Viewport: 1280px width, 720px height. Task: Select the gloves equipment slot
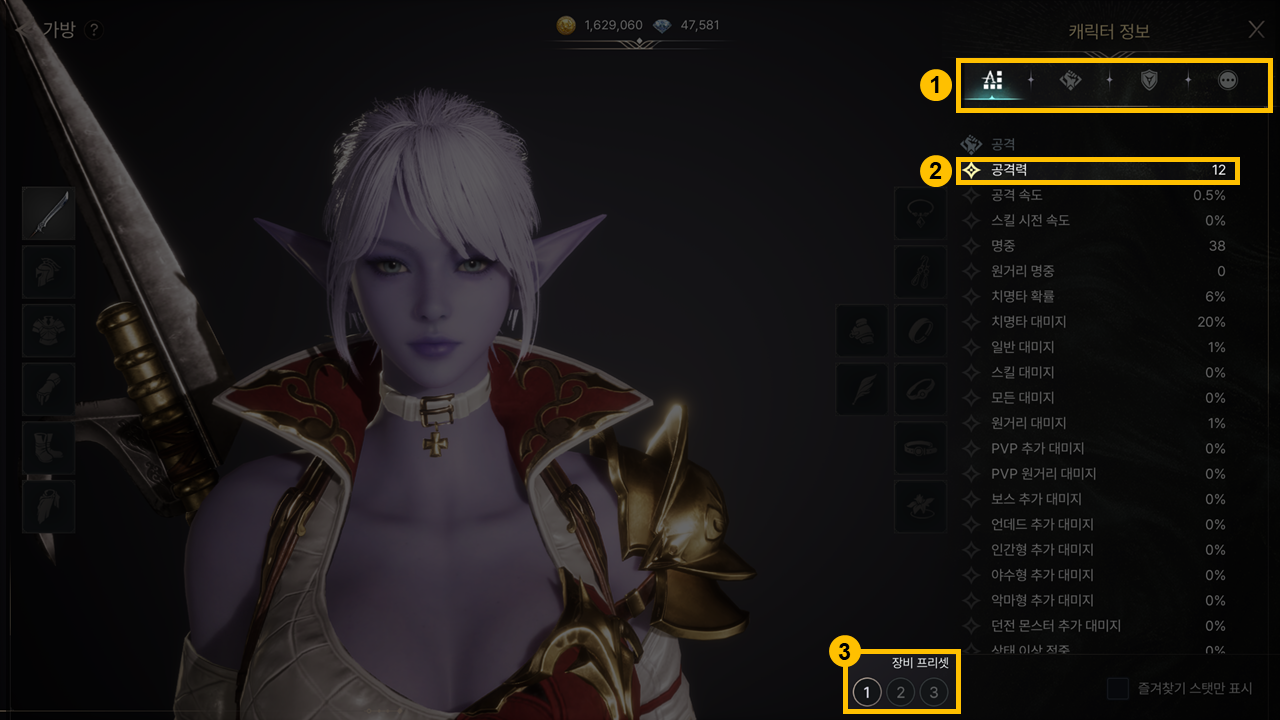pos(49,389)
